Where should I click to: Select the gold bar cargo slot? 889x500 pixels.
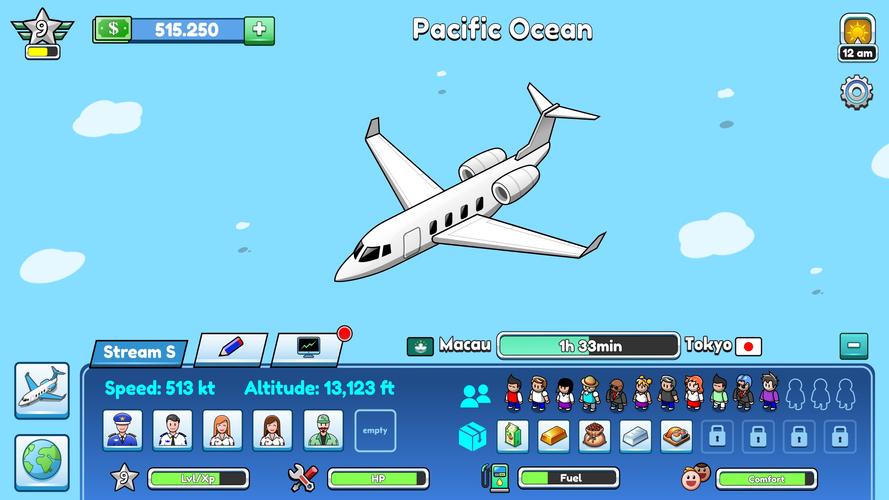pos(554,435)
